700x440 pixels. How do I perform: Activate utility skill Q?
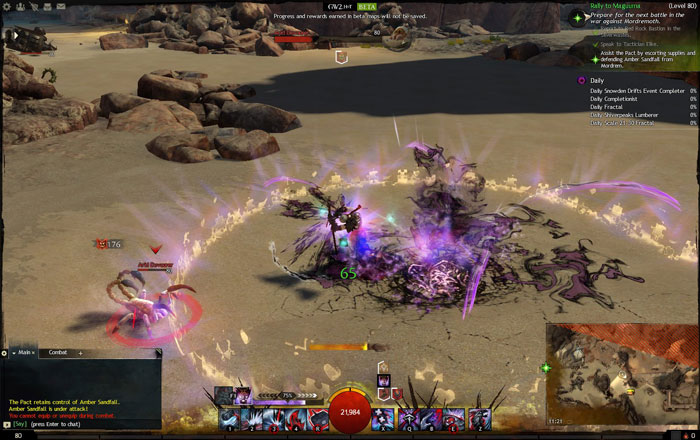coord(408,420)
